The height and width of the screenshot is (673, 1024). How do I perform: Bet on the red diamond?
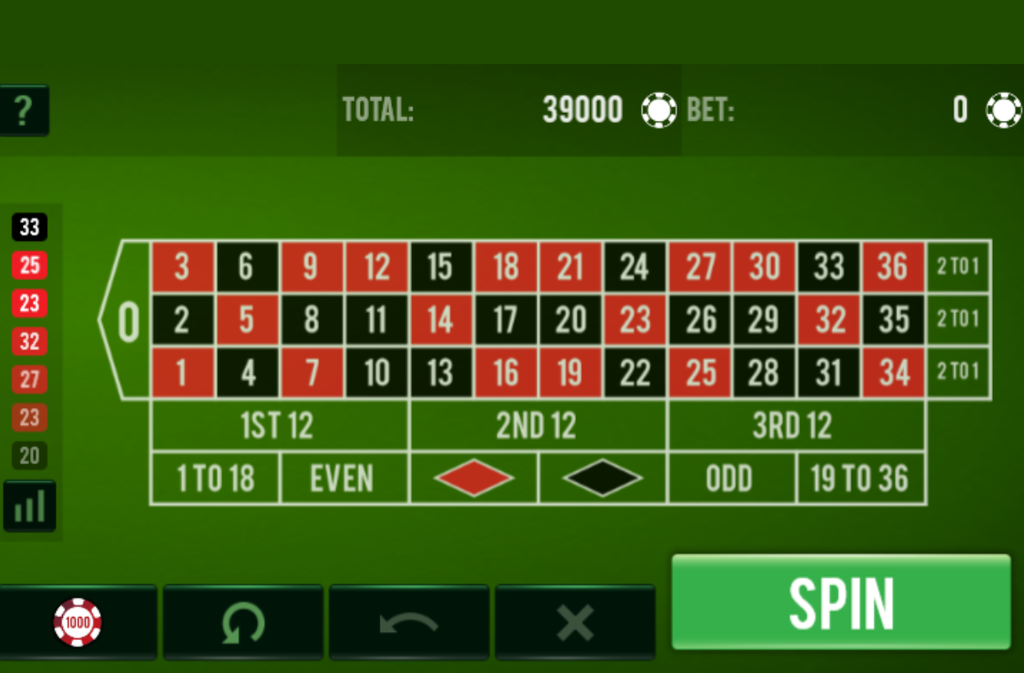click(x=473, y=478)
